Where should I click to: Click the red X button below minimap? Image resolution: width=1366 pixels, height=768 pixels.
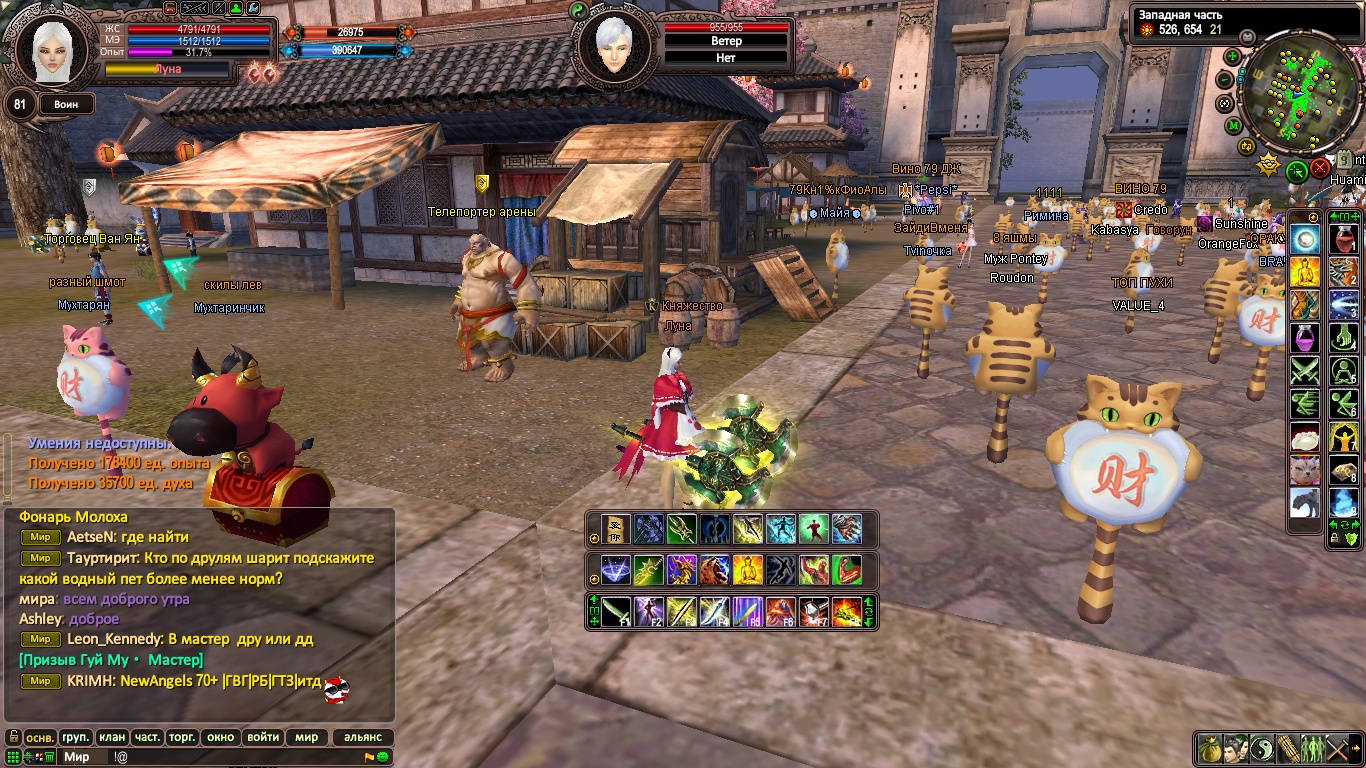click(x=1321, y=169)
